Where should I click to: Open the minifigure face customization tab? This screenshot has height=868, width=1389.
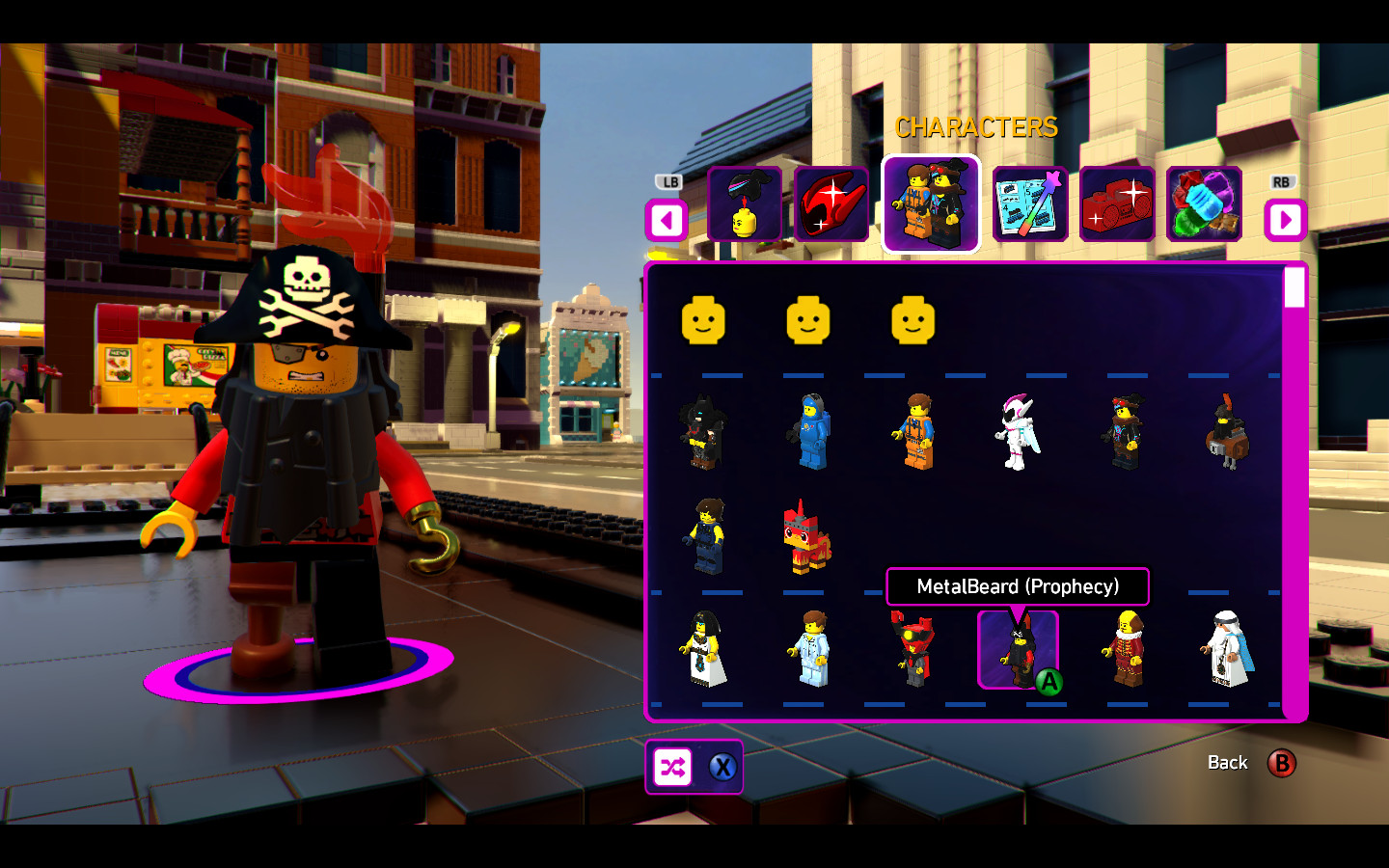click(745, 204)
